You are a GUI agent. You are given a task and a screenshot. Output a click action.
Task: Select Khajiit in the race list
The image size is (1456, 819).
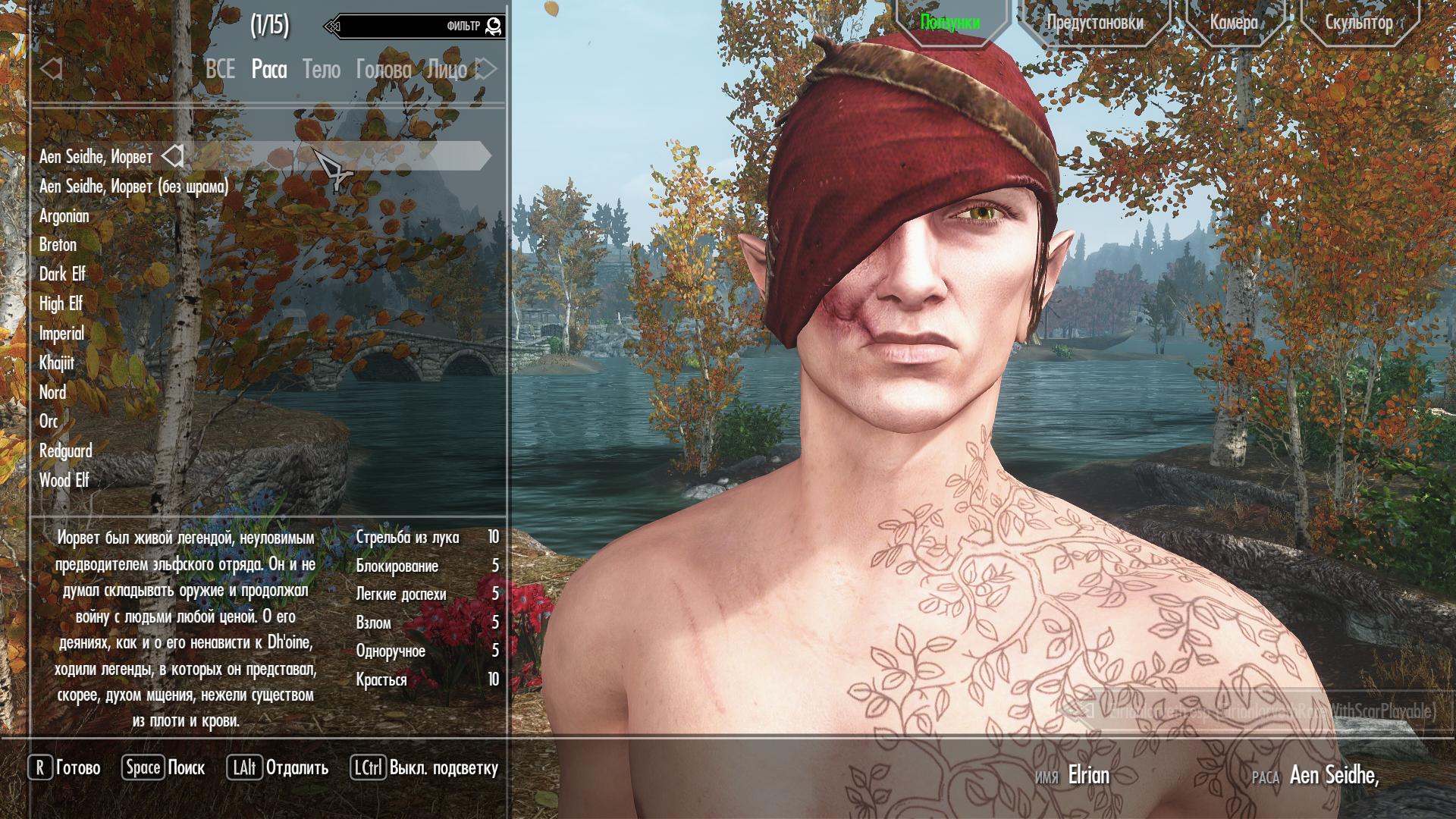[57, 362]
